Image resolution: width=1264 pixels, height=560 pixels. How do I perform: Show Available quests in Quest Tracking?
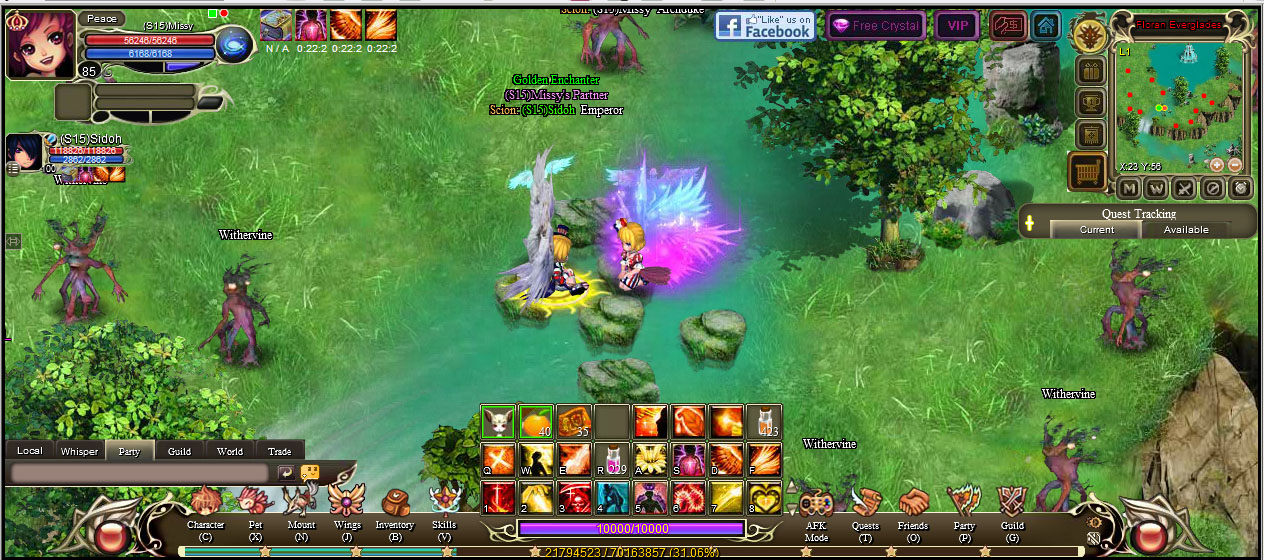pyautogui.click(x=1187, y=230)
